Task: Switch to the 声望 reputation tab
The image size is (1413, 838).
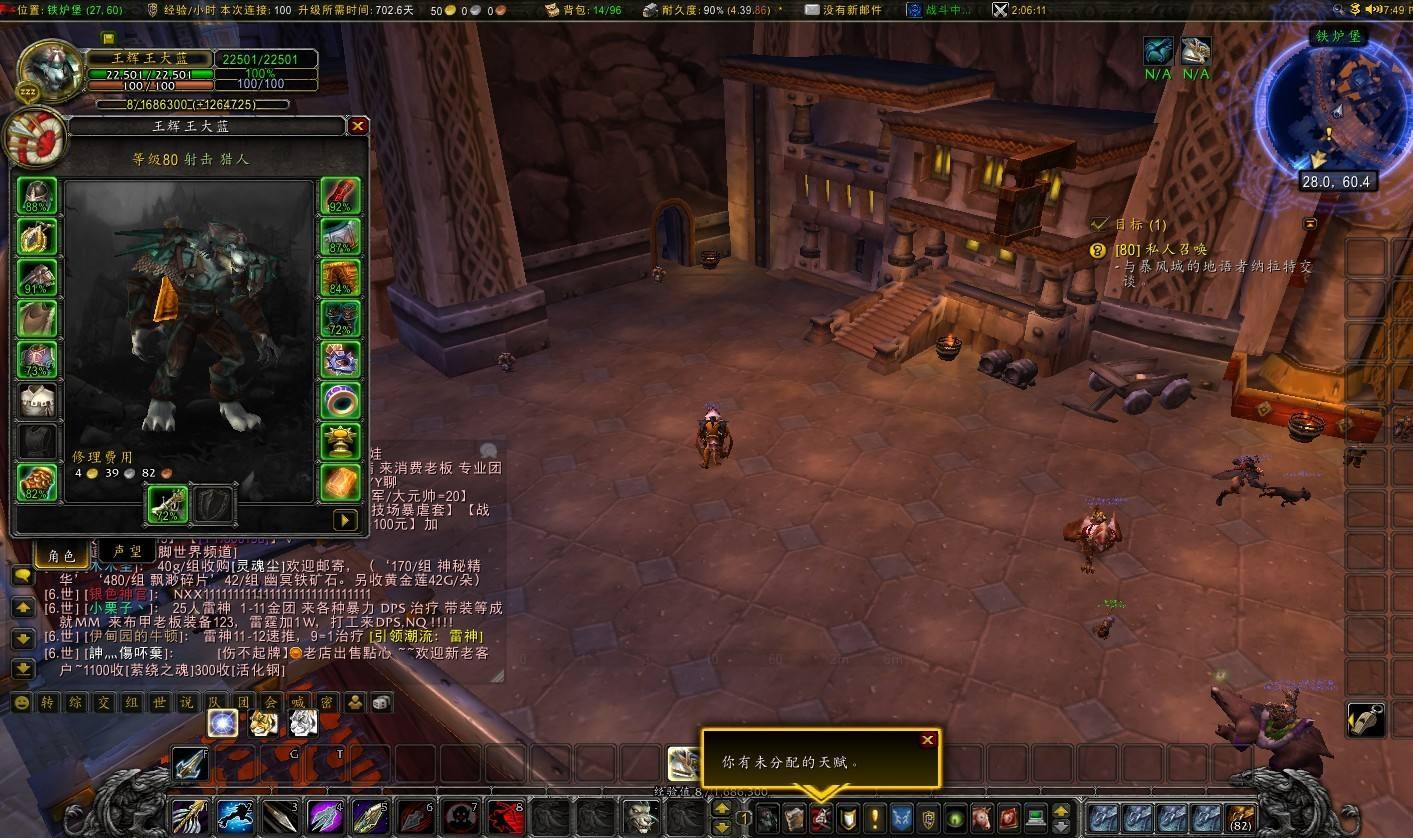Action: (127, 553)
